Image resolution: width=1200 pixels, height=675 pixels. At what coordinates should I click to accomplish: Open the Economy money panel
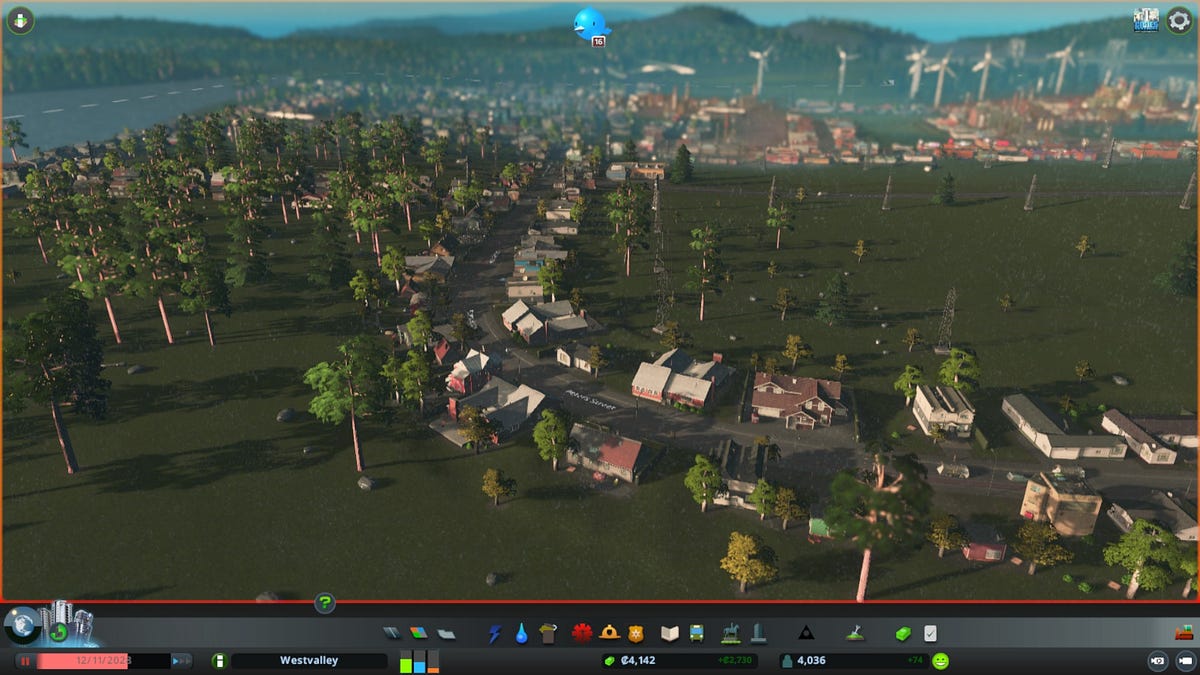click(x=903, y=633)
